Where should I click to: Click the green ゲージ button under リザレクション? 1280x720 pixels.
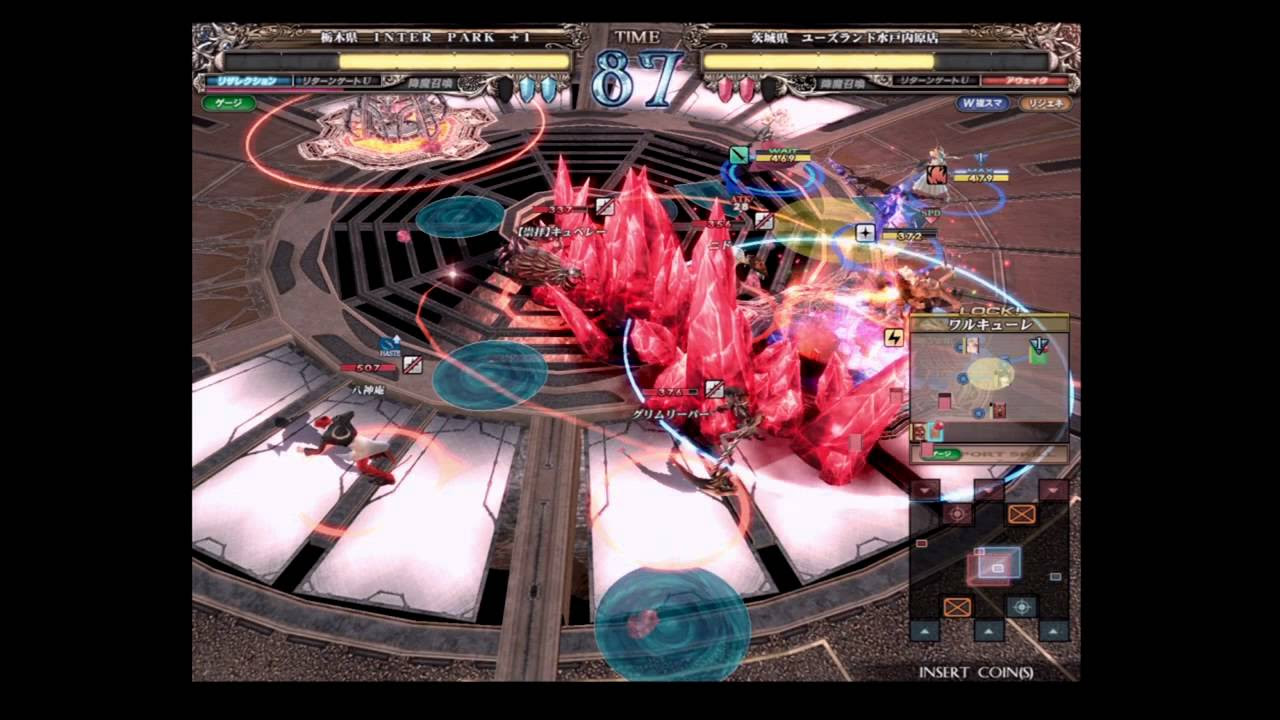tap(229, 103)
